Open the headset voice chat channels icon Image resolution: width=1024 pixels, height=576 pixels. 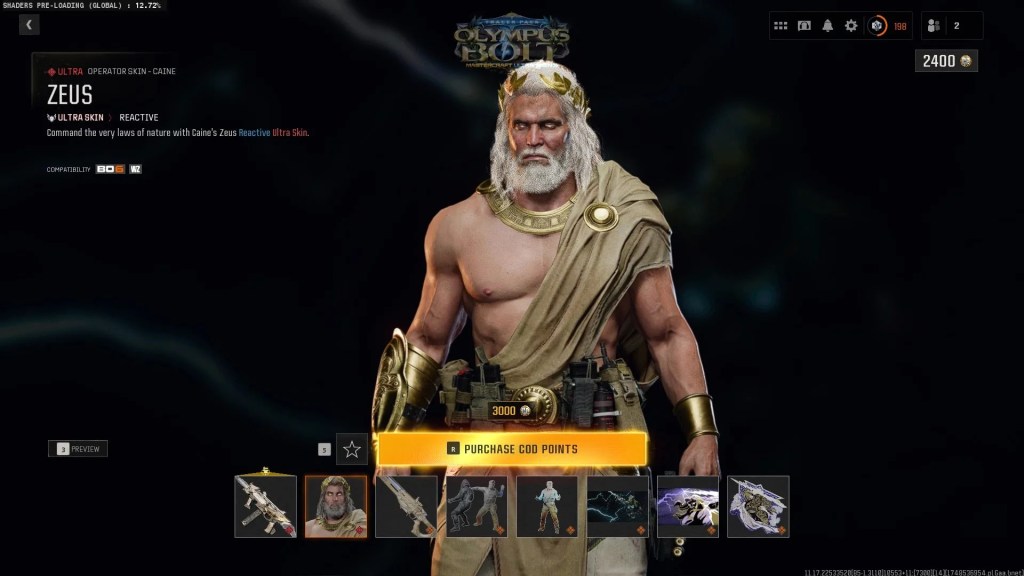click(804, 26)
